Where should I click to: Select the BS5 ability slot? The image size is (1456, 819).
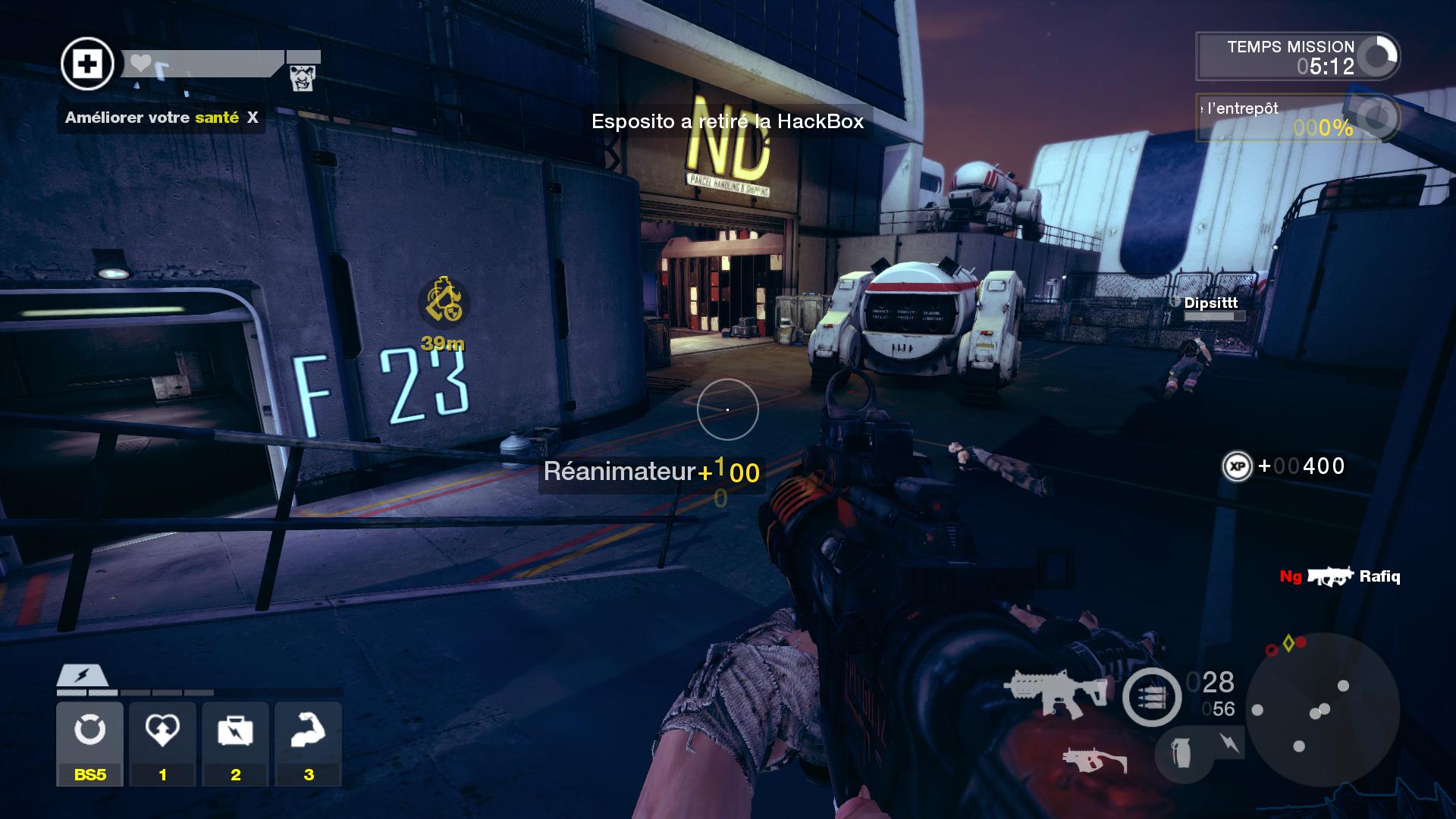(x=89, y=743)
